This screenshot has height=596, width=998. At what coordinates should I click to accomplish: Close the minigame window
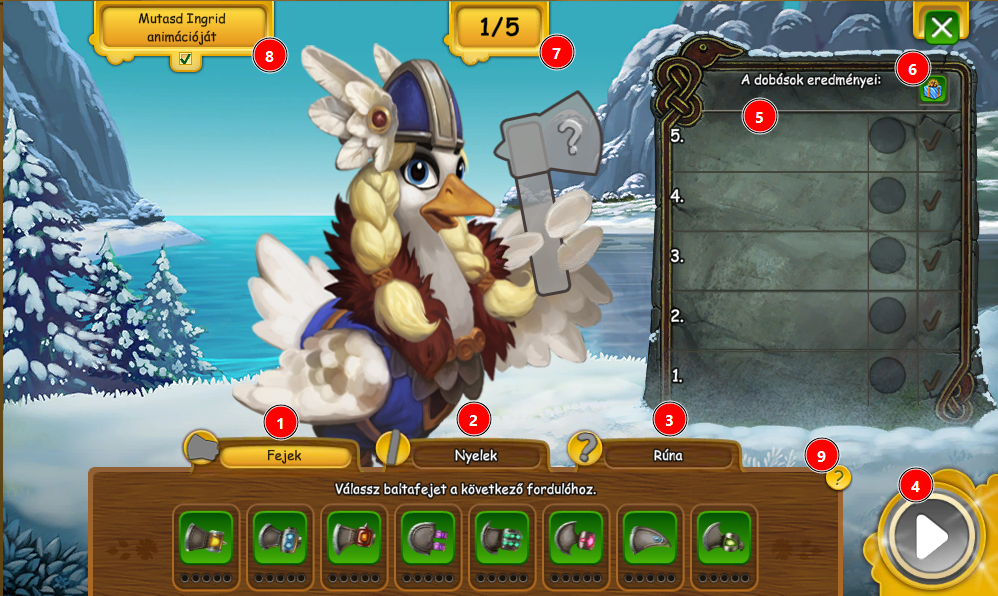(942, 27)
